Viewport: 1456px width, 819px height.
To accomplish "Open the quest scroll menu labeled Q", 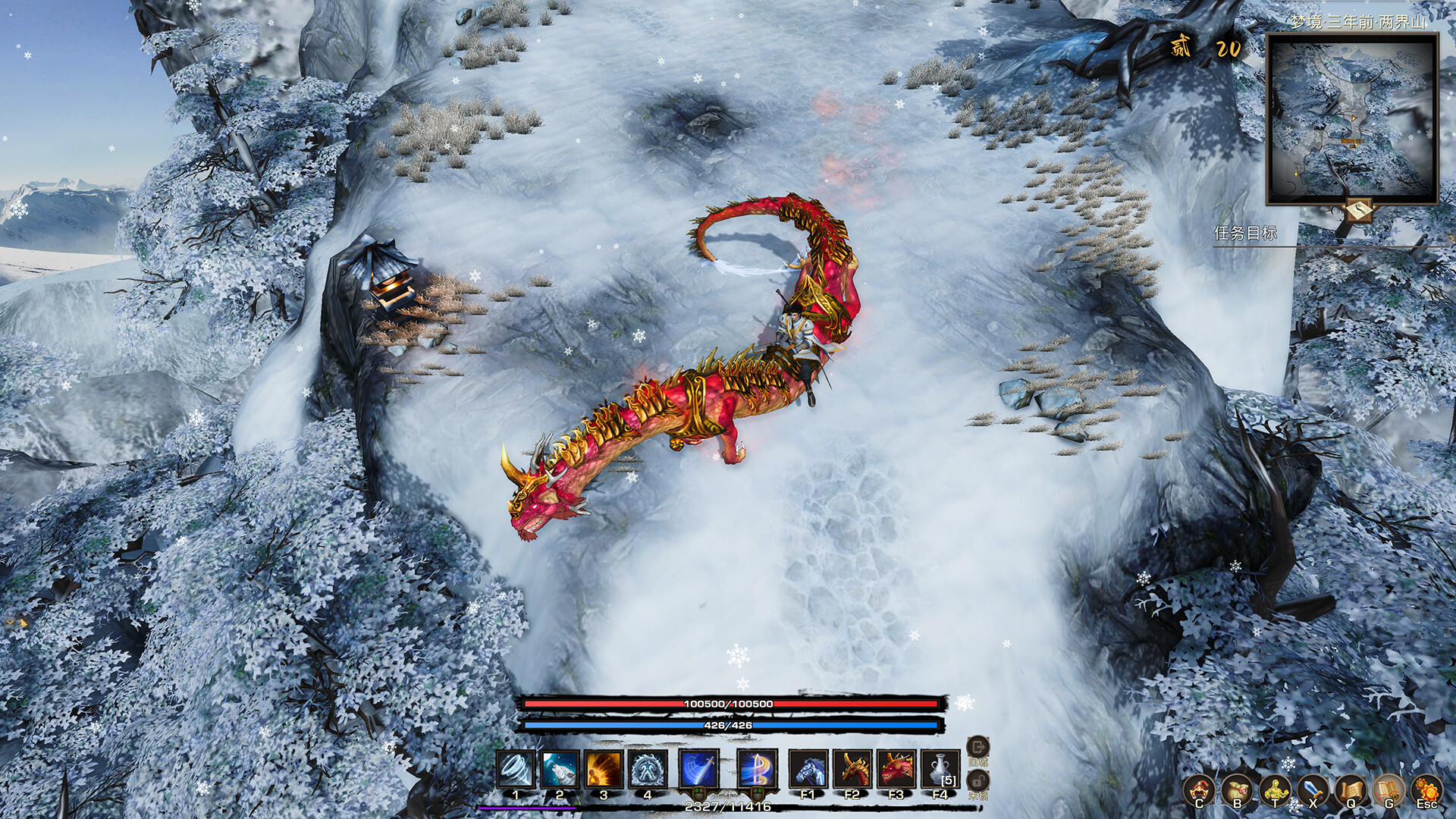I will point(1351,789).
